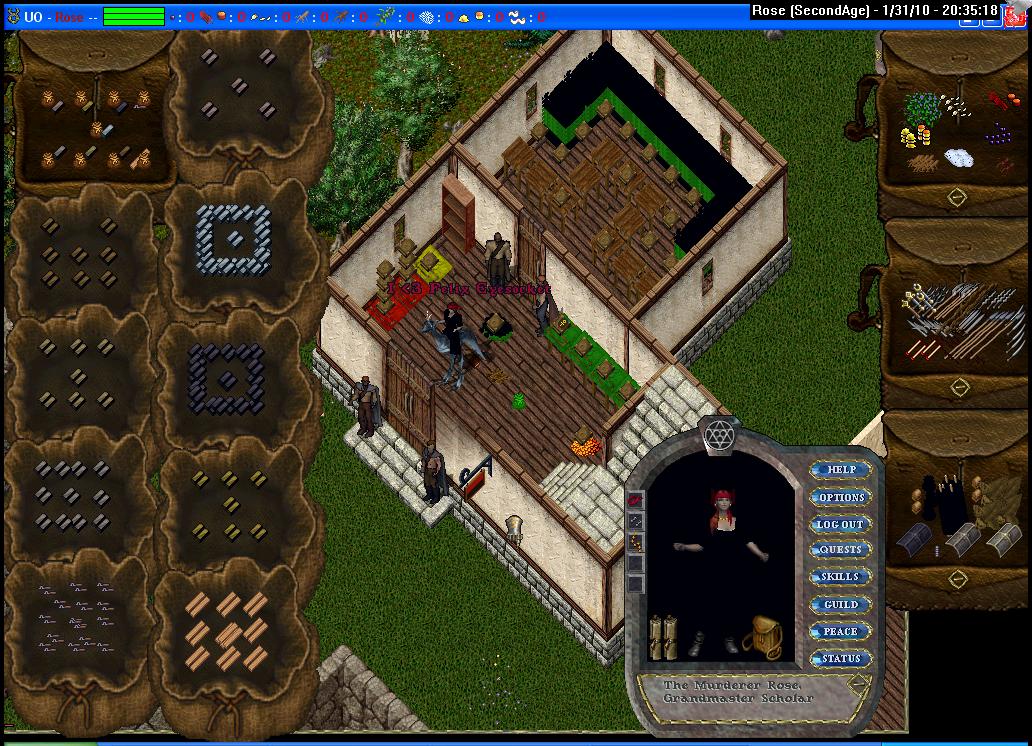1032x746 pixels.
Task: Open the Options window
Action: pyautogui.click(x=841, y=497)
